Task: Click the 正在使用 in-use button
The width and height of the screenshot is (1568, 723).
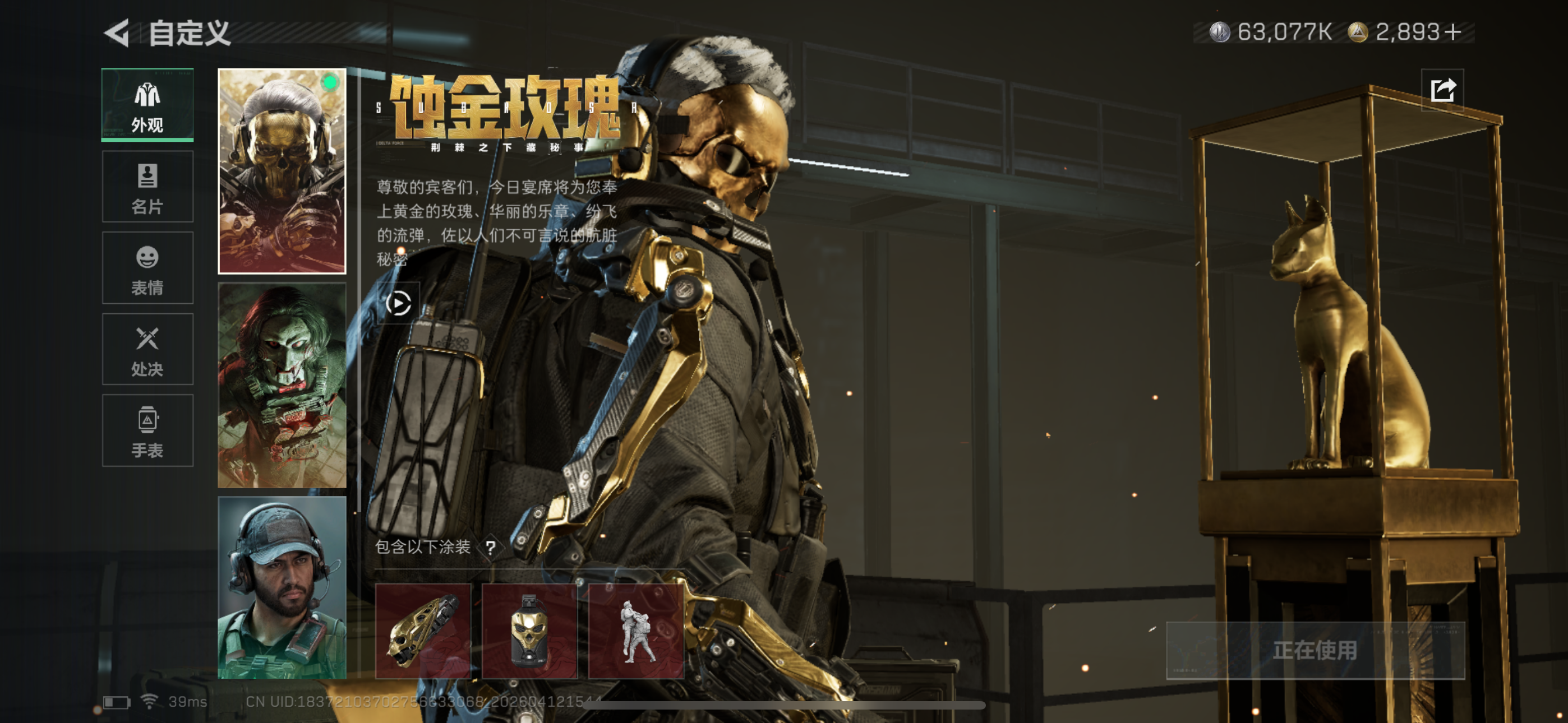Action: coord(1315,650)
